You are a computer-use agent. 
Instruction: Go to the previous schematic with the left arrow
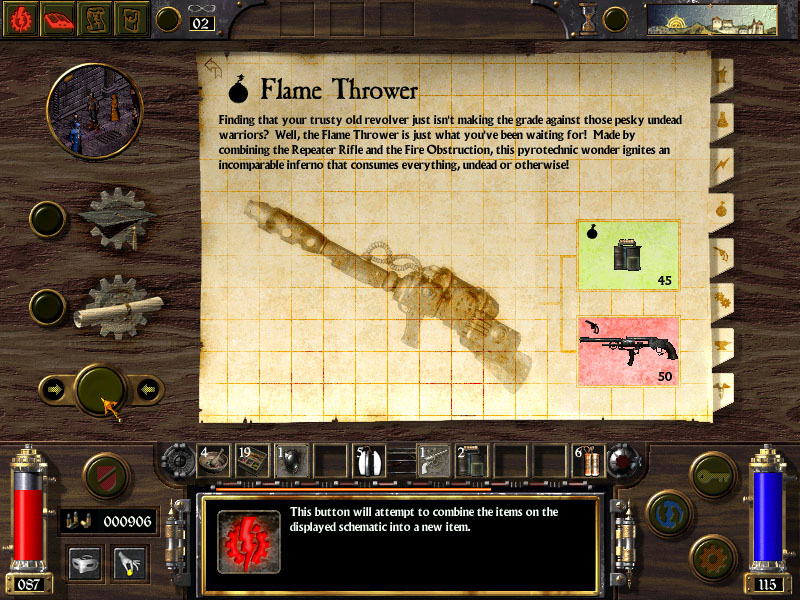pos(53,389)
